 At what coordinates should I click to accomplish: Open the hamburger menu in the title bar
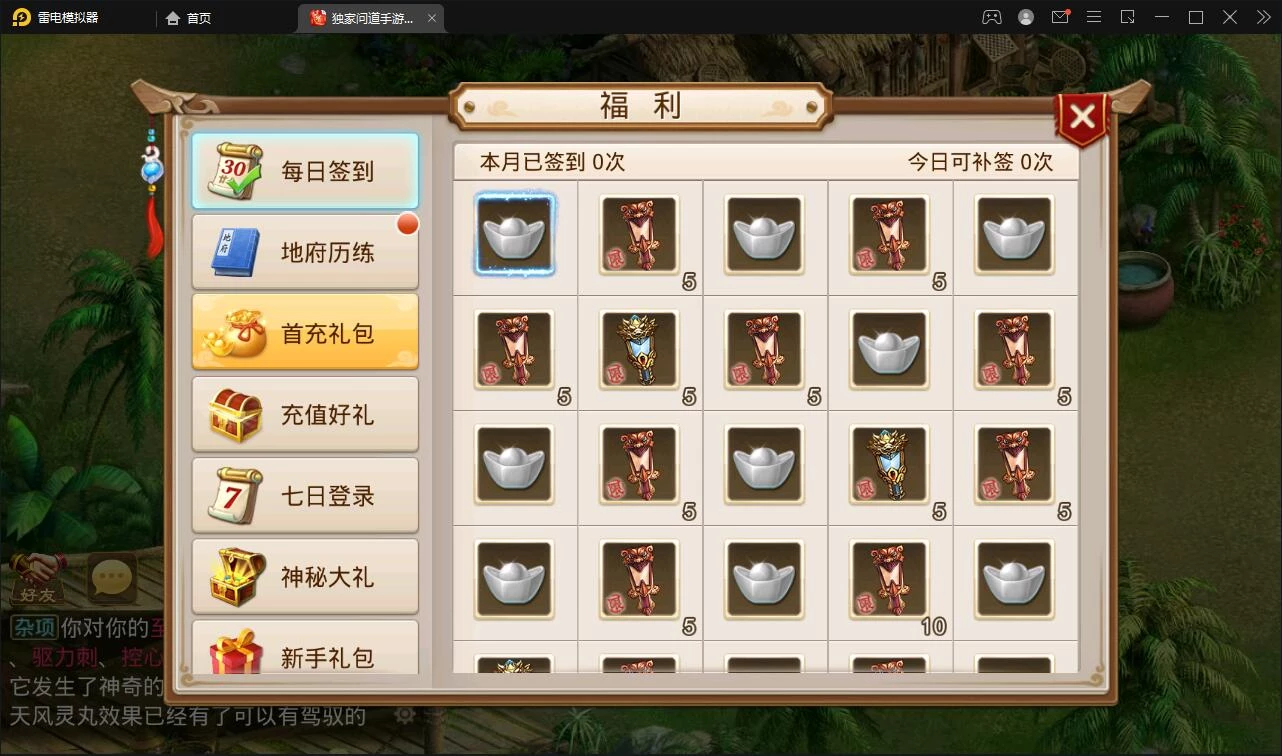(1094, 17)
